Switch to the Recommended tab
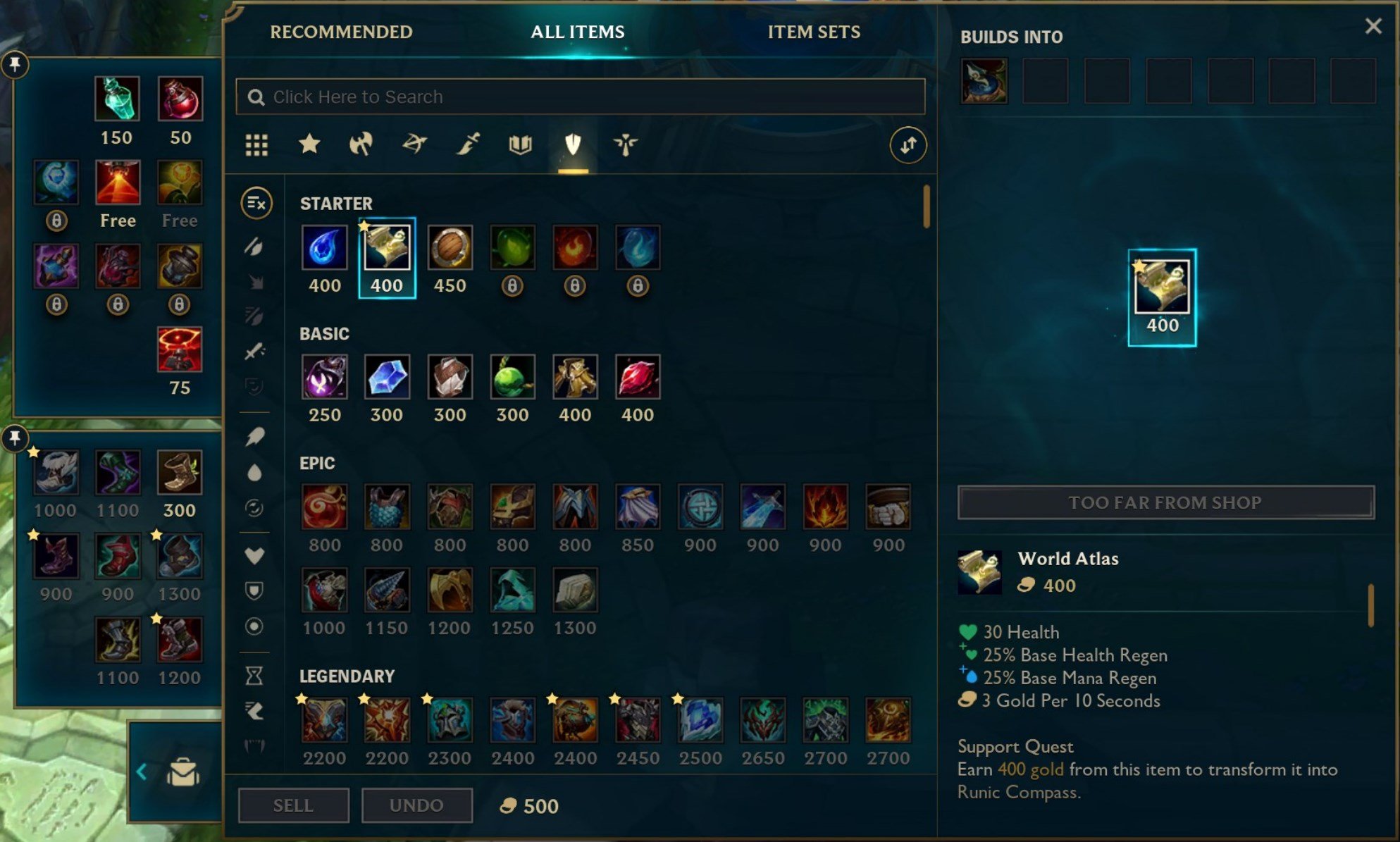The width and height of the screenshot is (1400, 842). [x=342, y=32]
